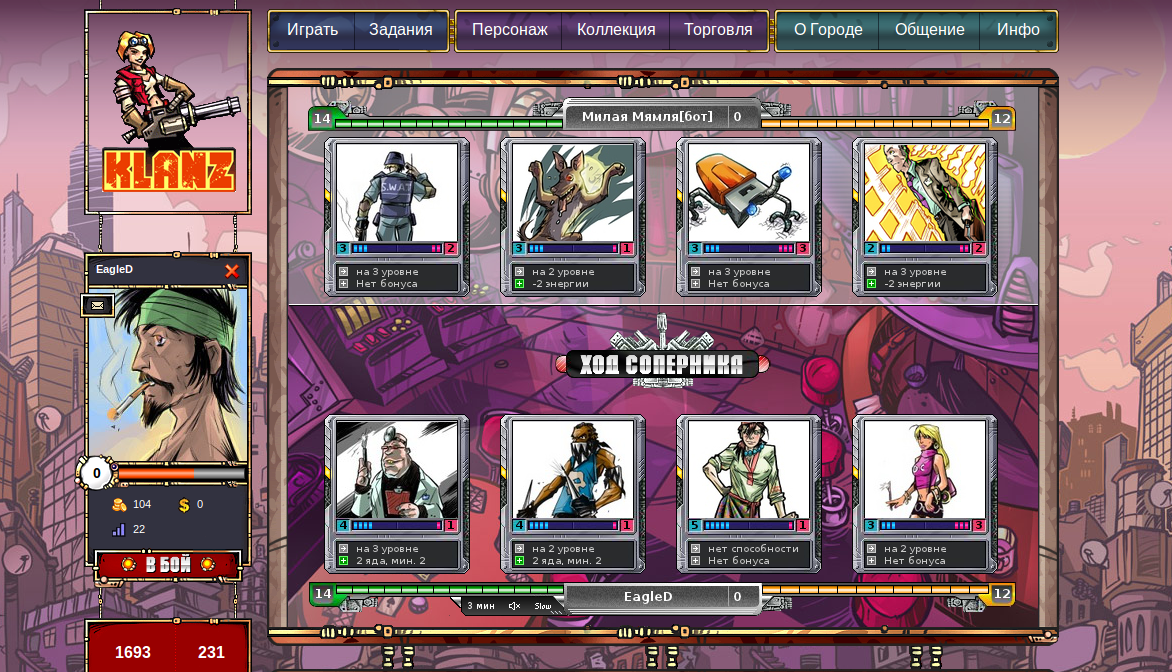Viewport: 1172px width, 672px height.
Task: Open the Коллекция menu
Action: [616, 30]
